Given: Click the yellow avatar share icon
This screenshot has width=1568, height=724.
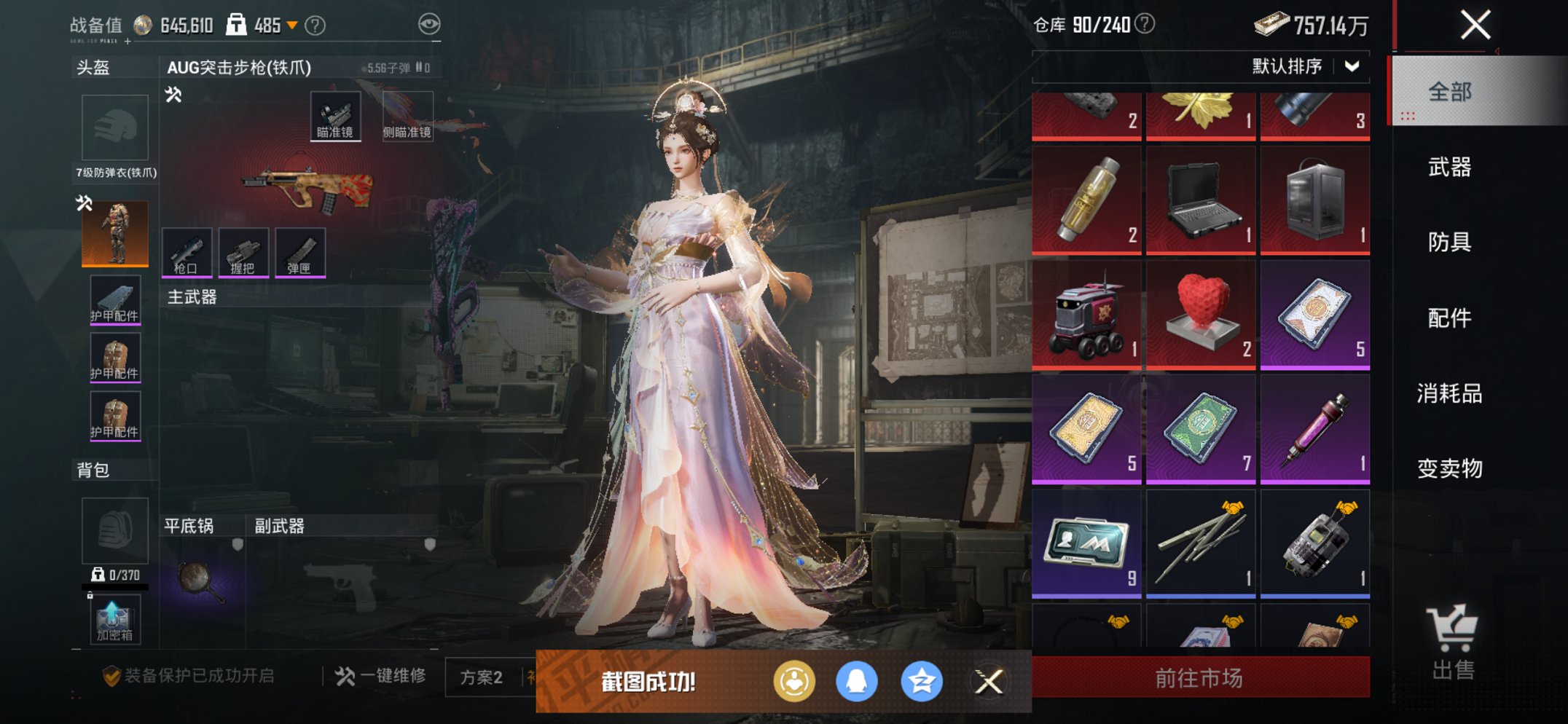Looking at the screenshot, I should pos(794,680).
